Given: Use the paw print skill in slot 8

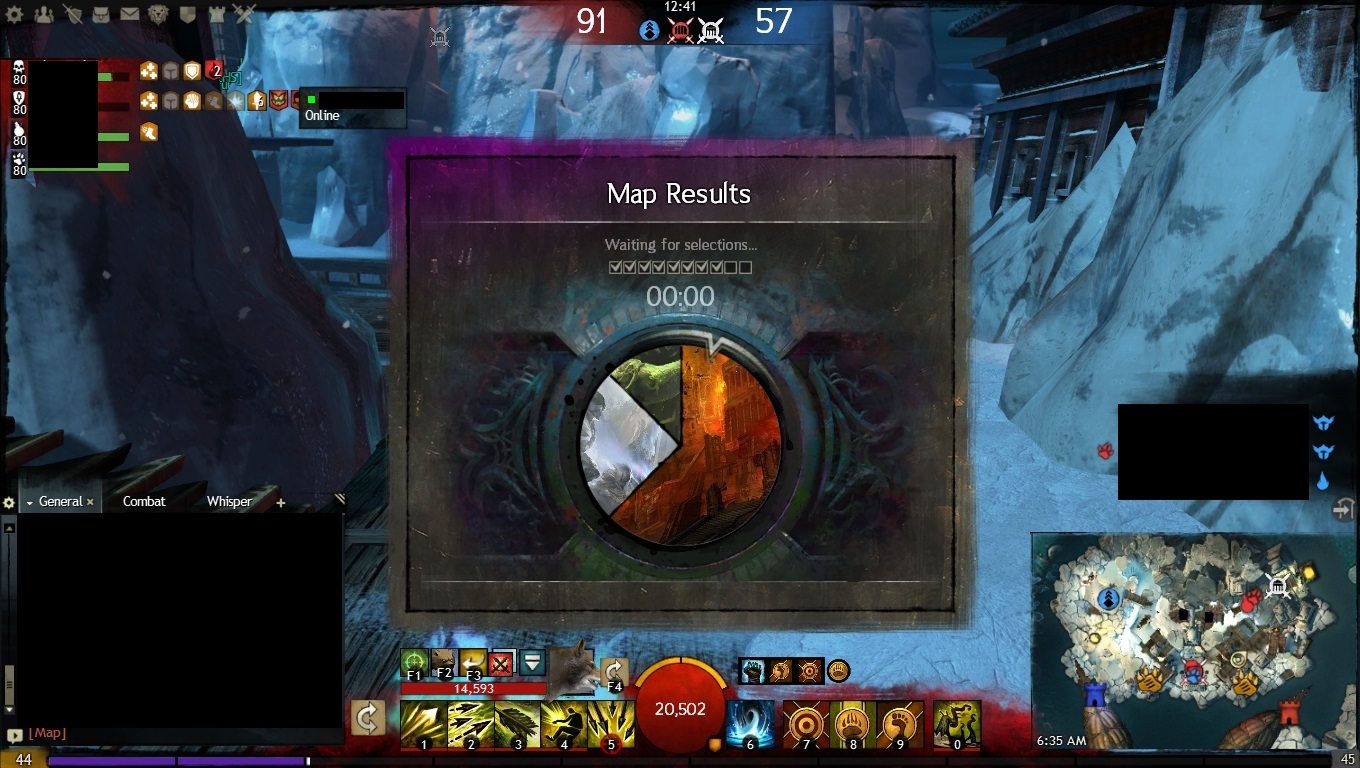Looking at the screenshot, I should point(852,724).
